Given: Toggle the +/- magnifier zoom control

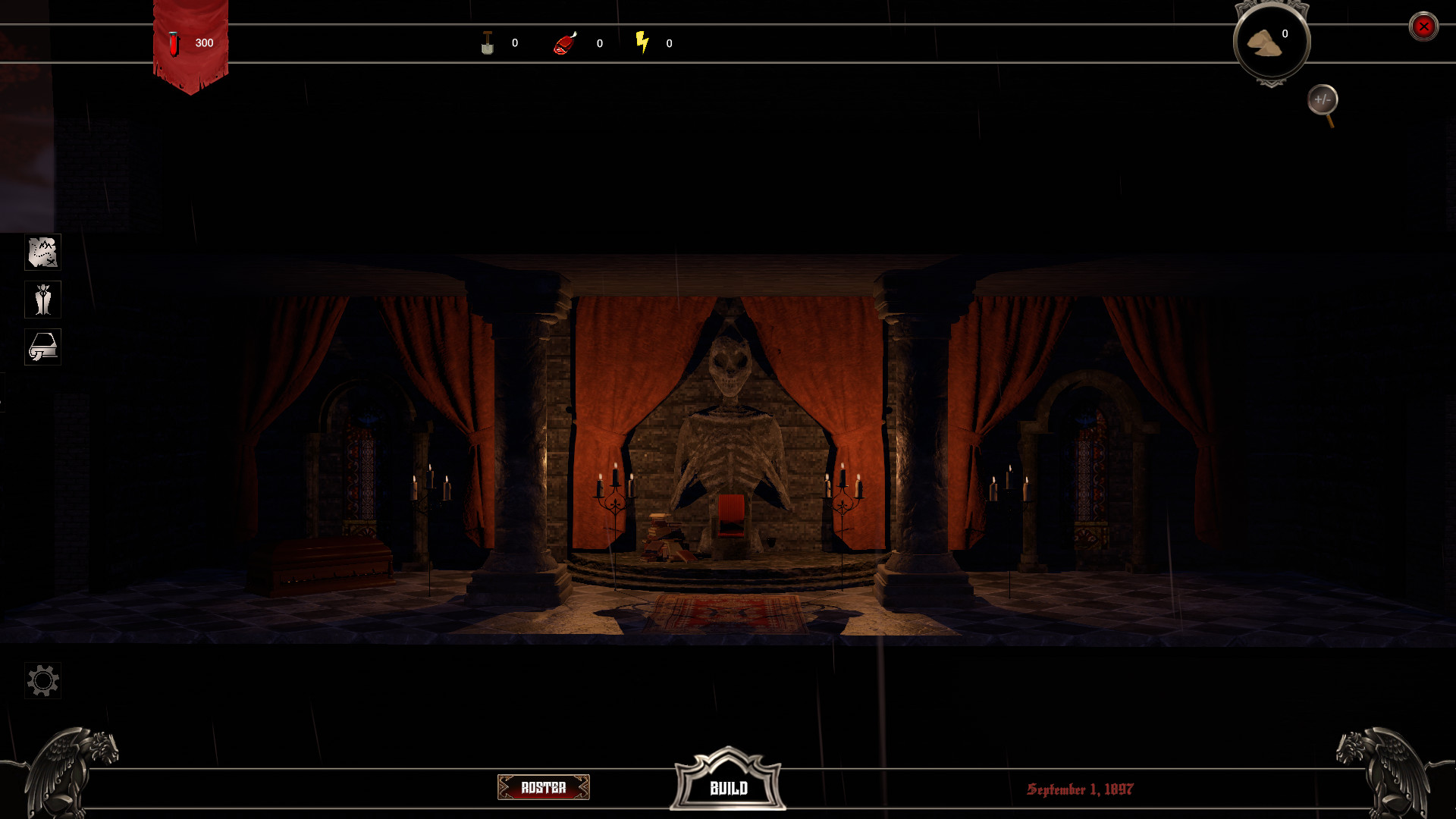Looking at the screenshot, I should pos(1325,99).
